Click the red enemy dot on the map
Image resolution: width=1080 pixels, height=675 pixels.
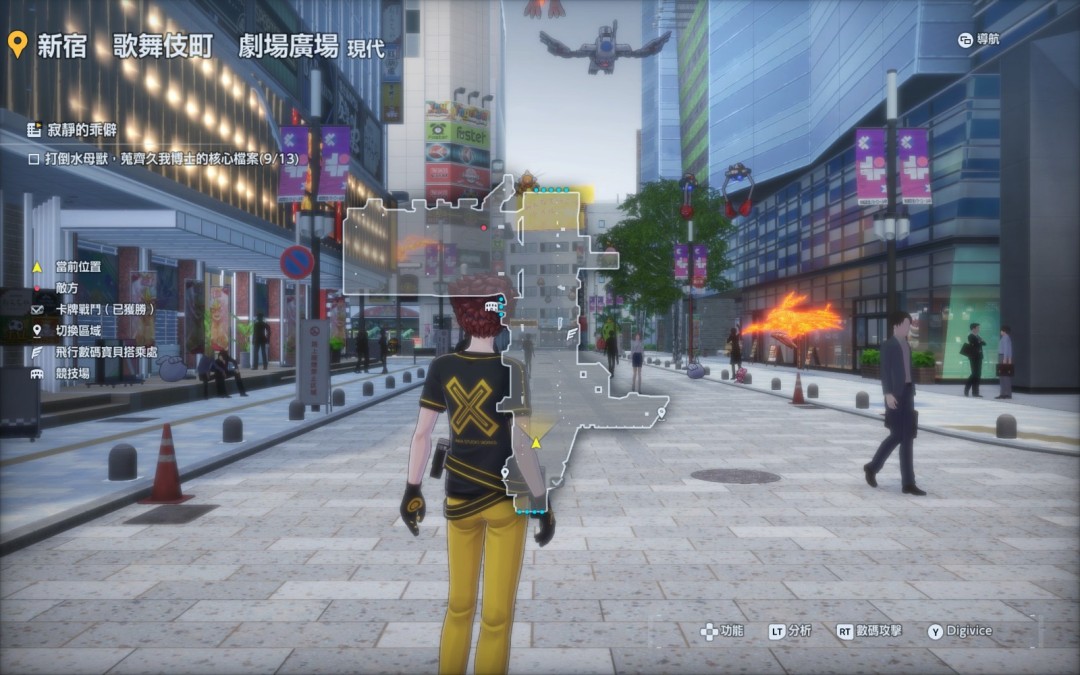[484, 228]
